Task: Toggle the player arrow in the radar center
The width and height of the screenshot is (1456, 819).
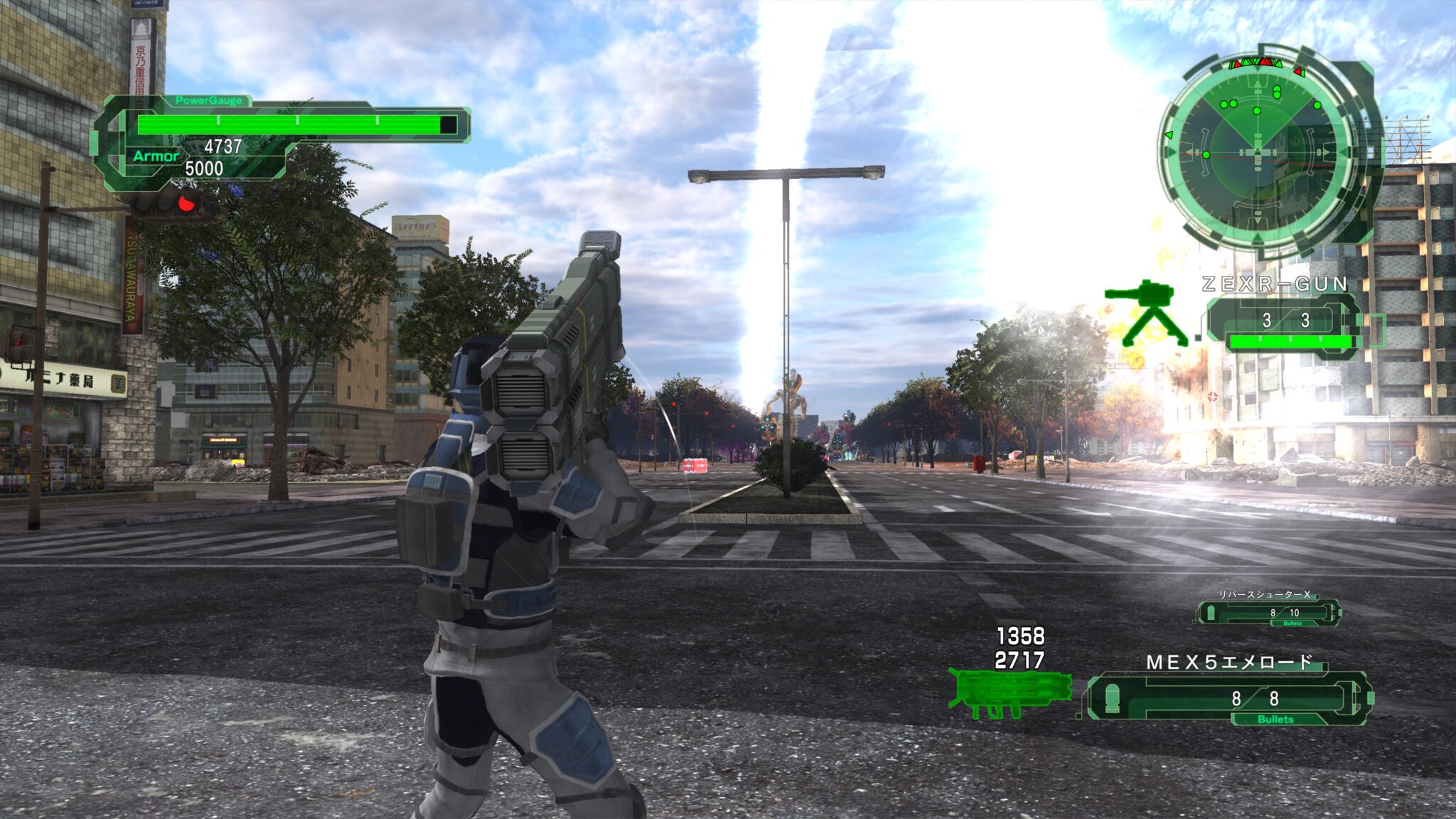Action: click(1258, 151)
